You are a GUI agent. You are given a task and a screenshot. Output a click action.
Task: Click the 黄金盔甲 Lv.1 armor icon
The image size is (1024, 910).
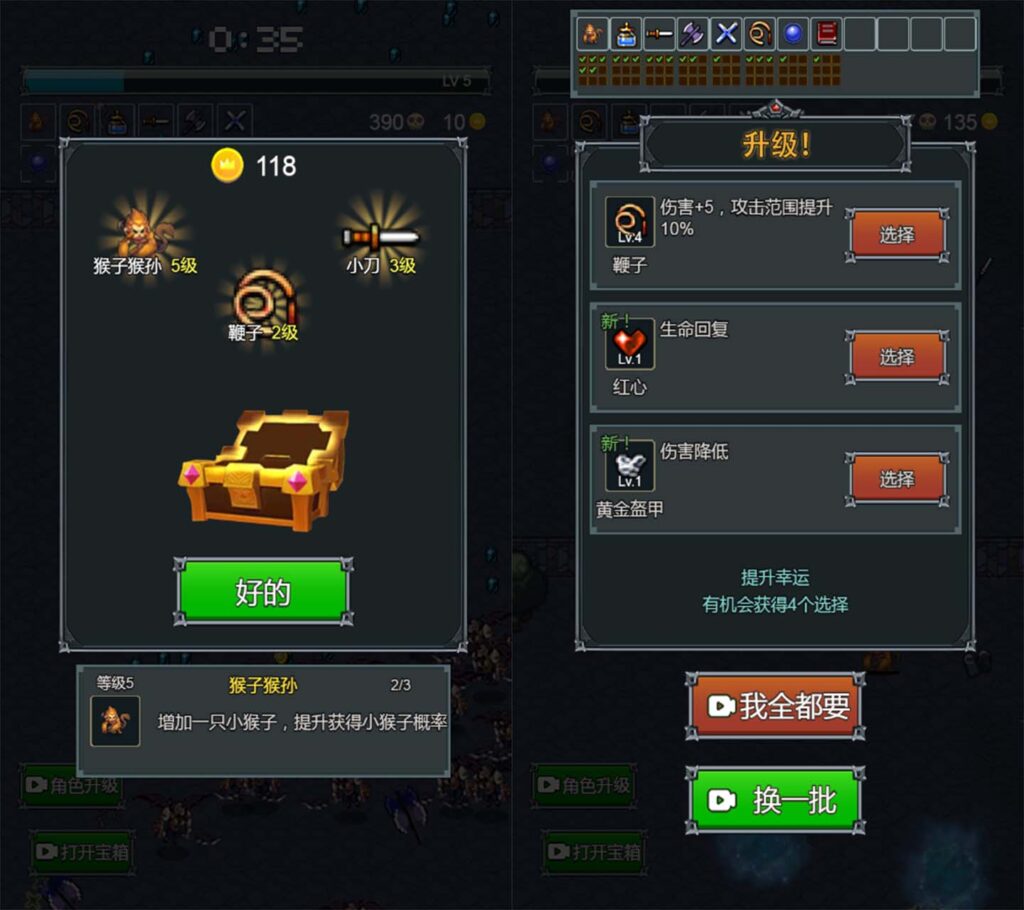coord(629,467)
